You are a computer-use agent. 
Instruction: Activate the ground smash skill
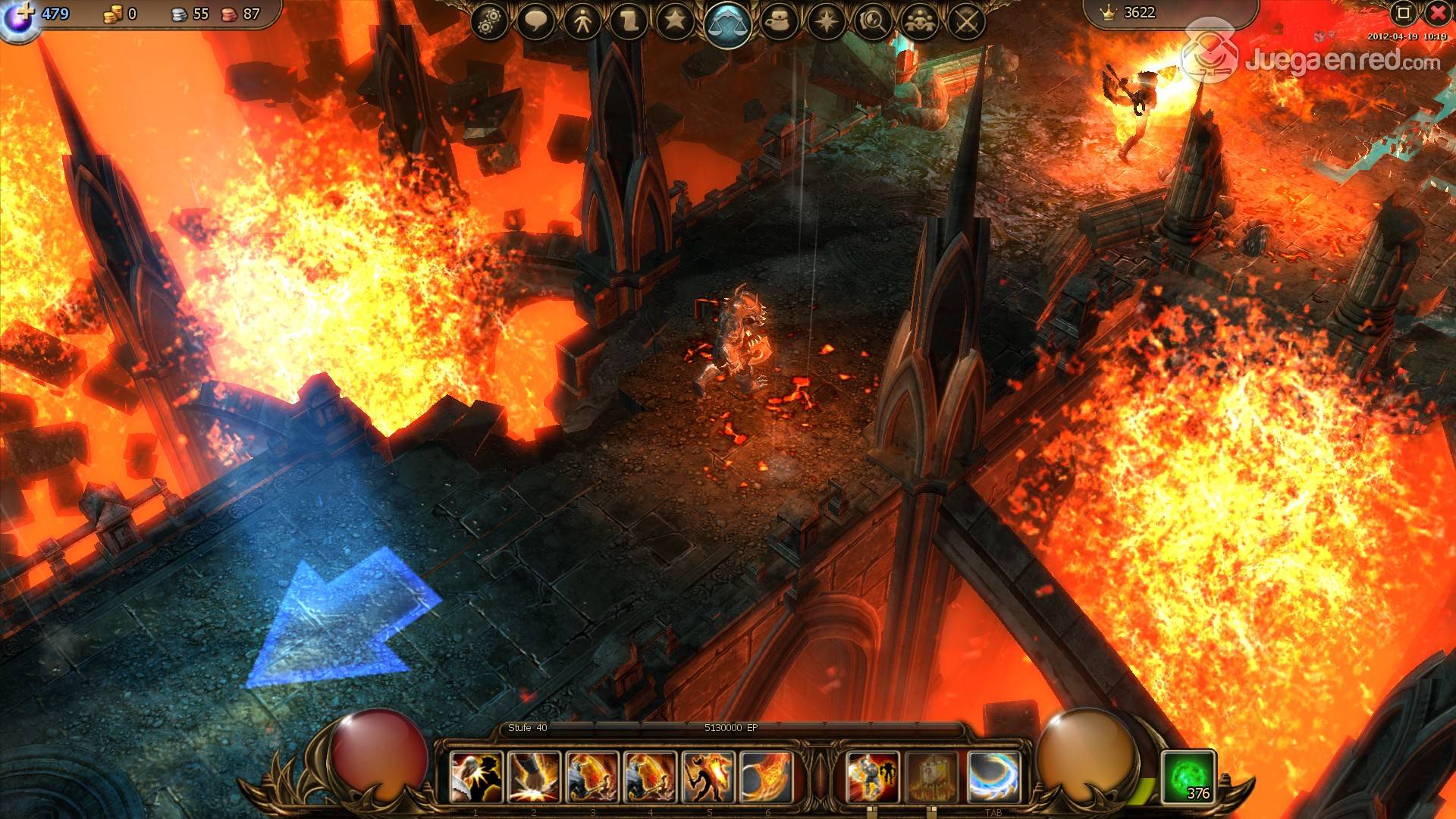(534, 777)
